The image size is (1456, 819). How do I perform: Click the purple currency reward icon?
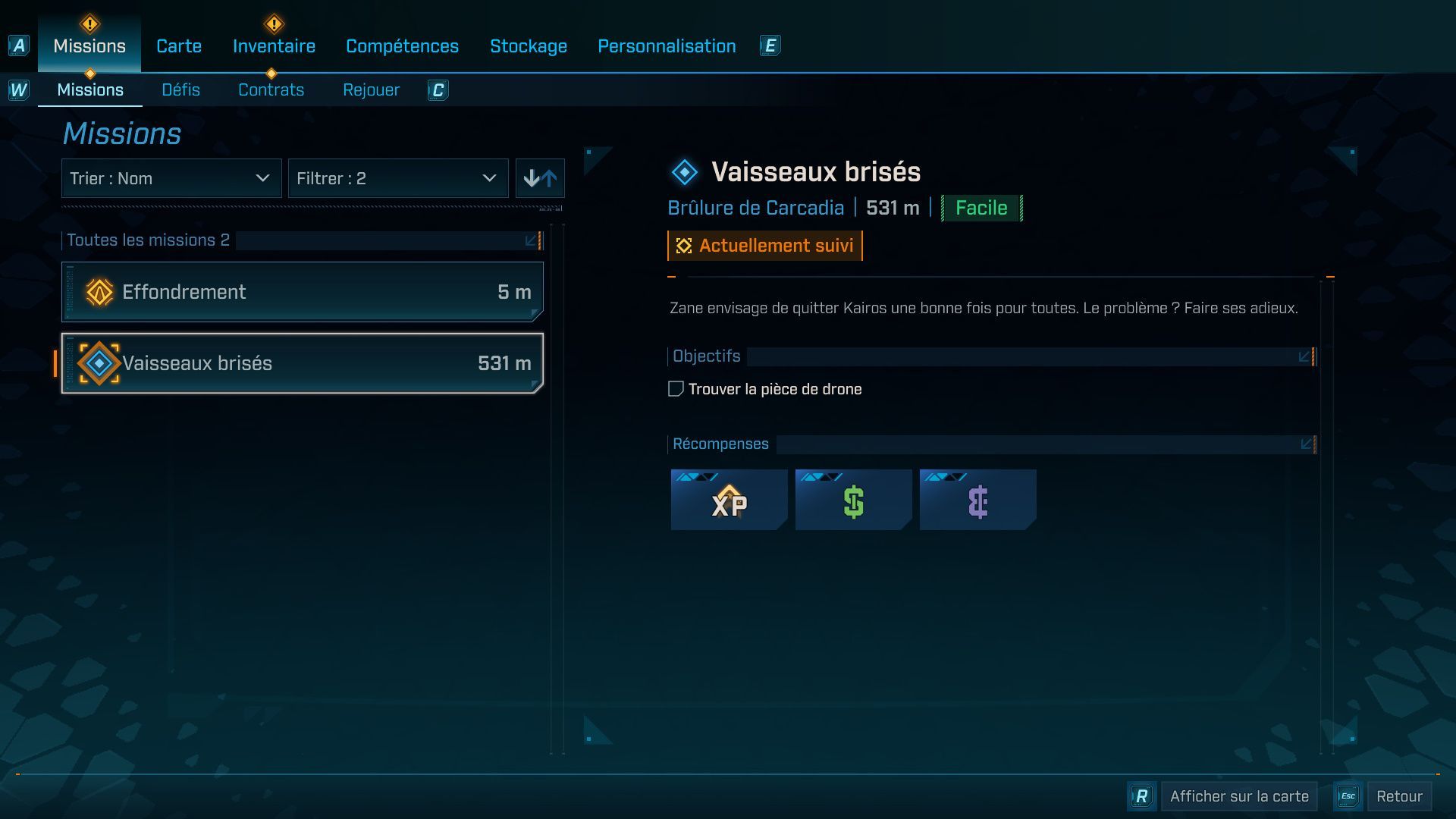point(977,500)
